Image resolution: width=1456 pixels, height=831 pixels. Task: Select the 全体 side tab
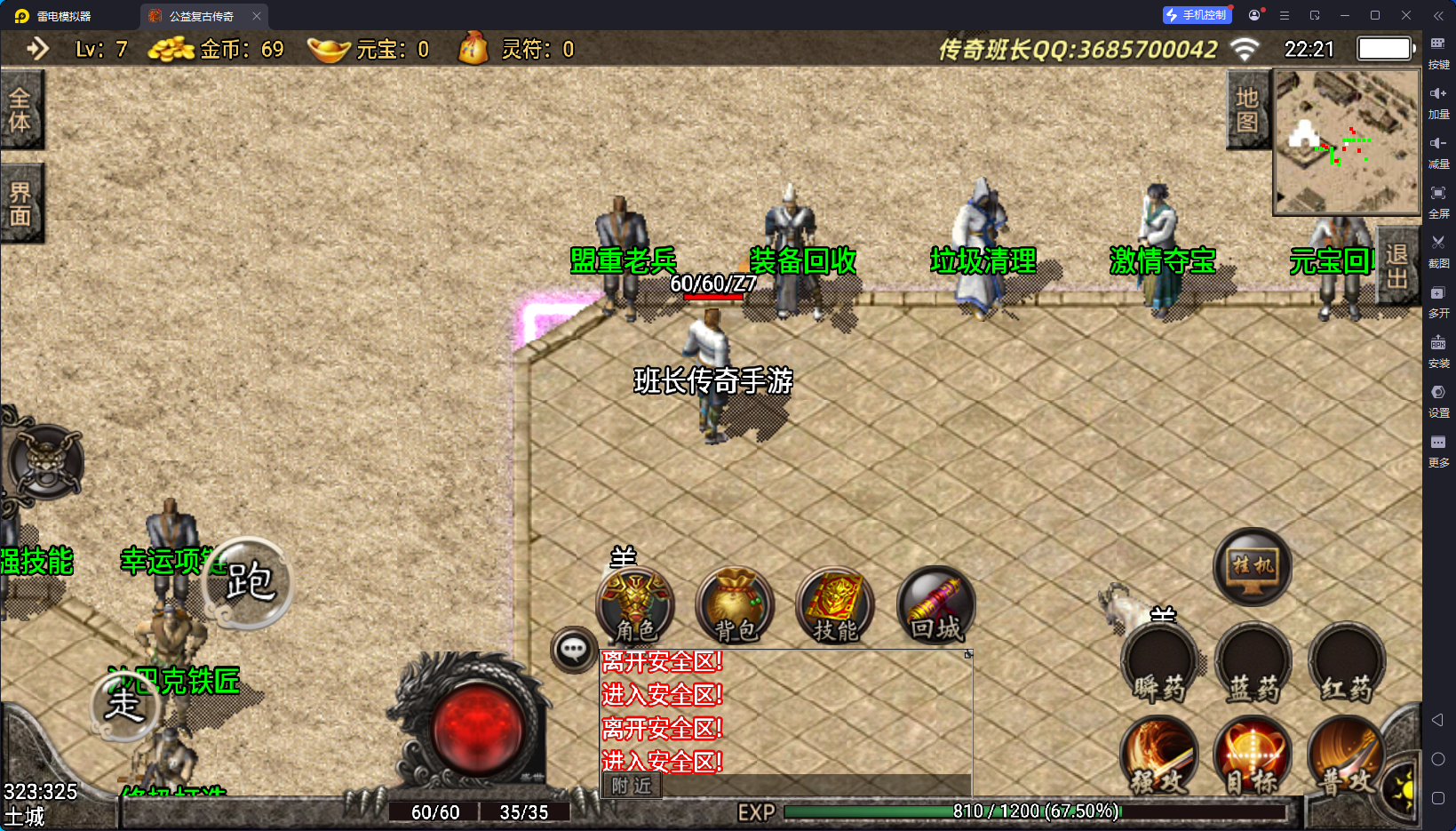pos(20,110)
